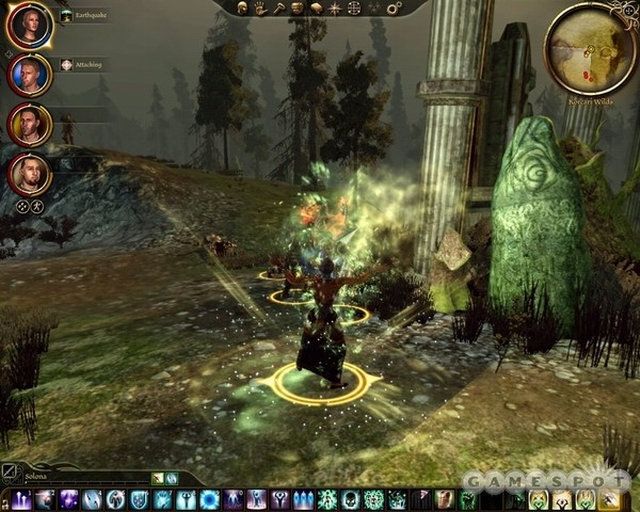Screen dimensions: 640x512
Task: Toggle the running figure hold-position icon
Action: click(x=37, y=206)
